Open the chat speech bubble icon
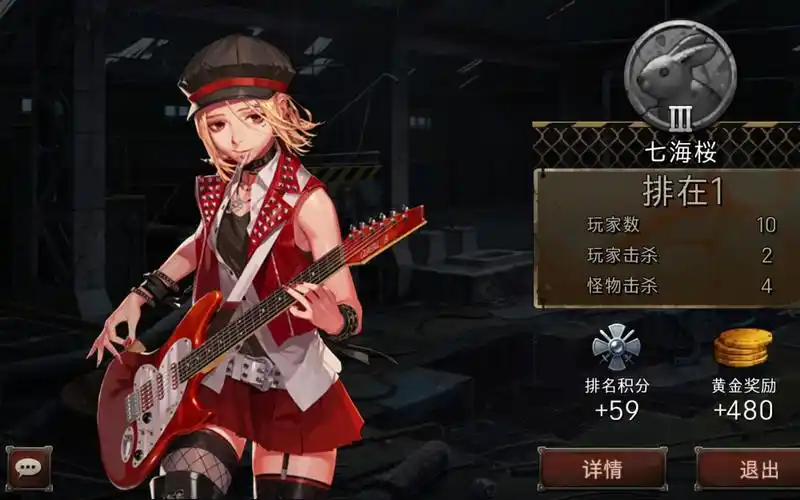 (x=28, y=467)
